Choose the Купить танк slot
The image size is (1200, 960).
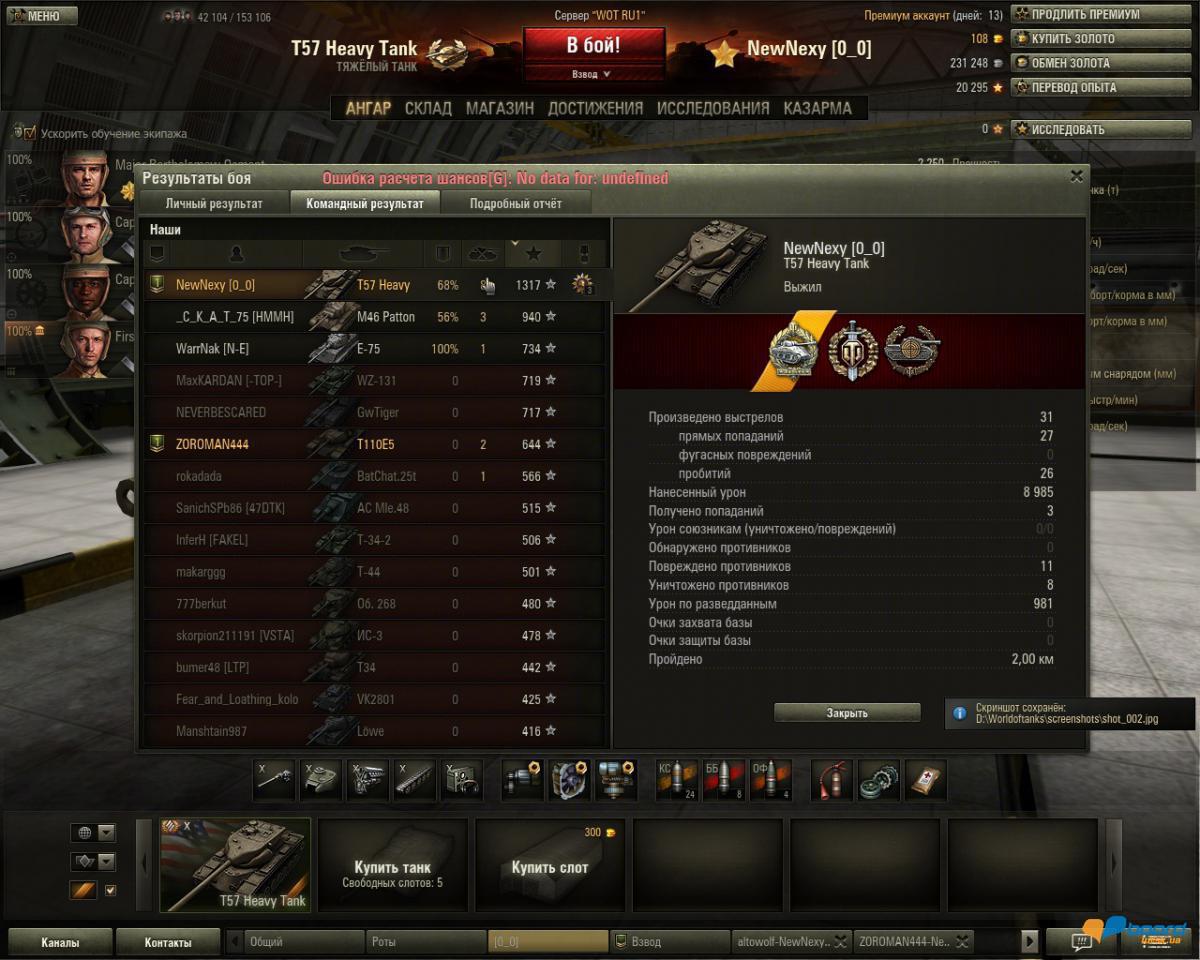coord(392,866)
